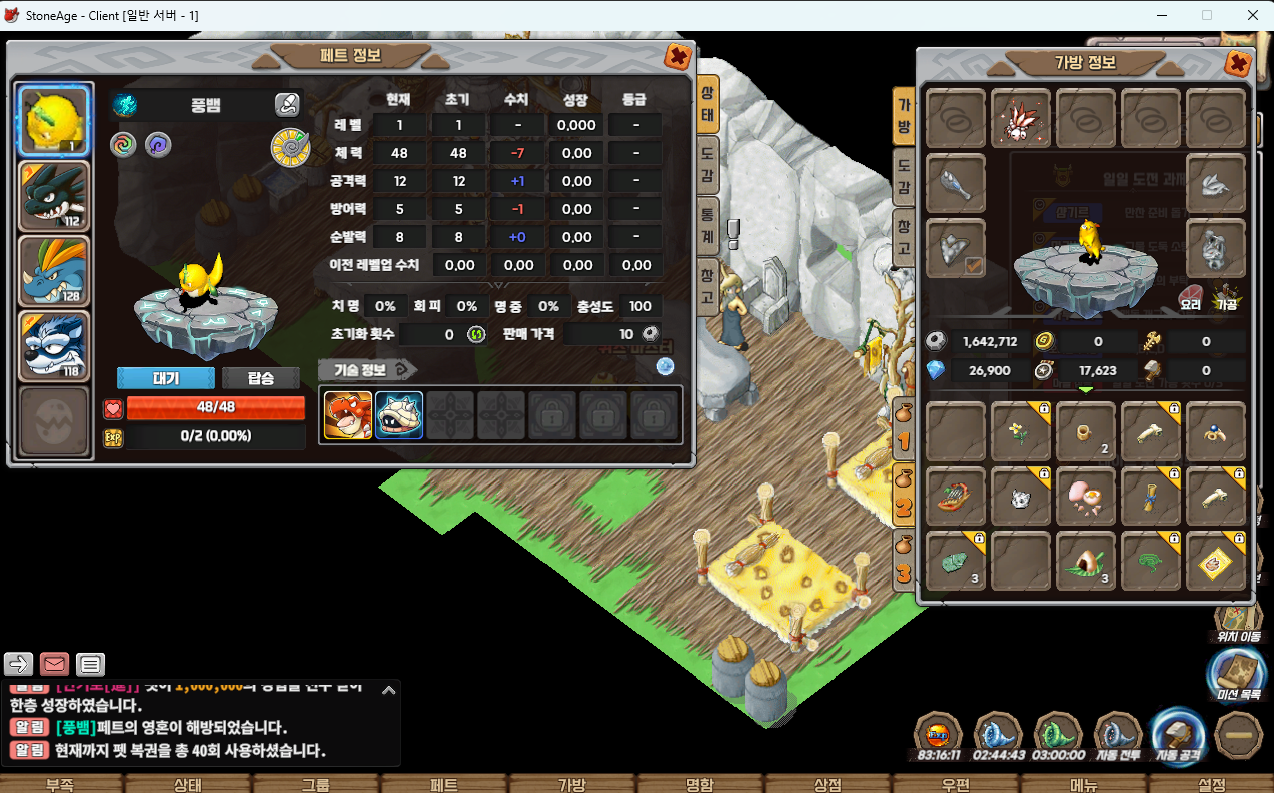Open bag page 2 tab
The image size is (1274, 793).
(x=904, y=500)
